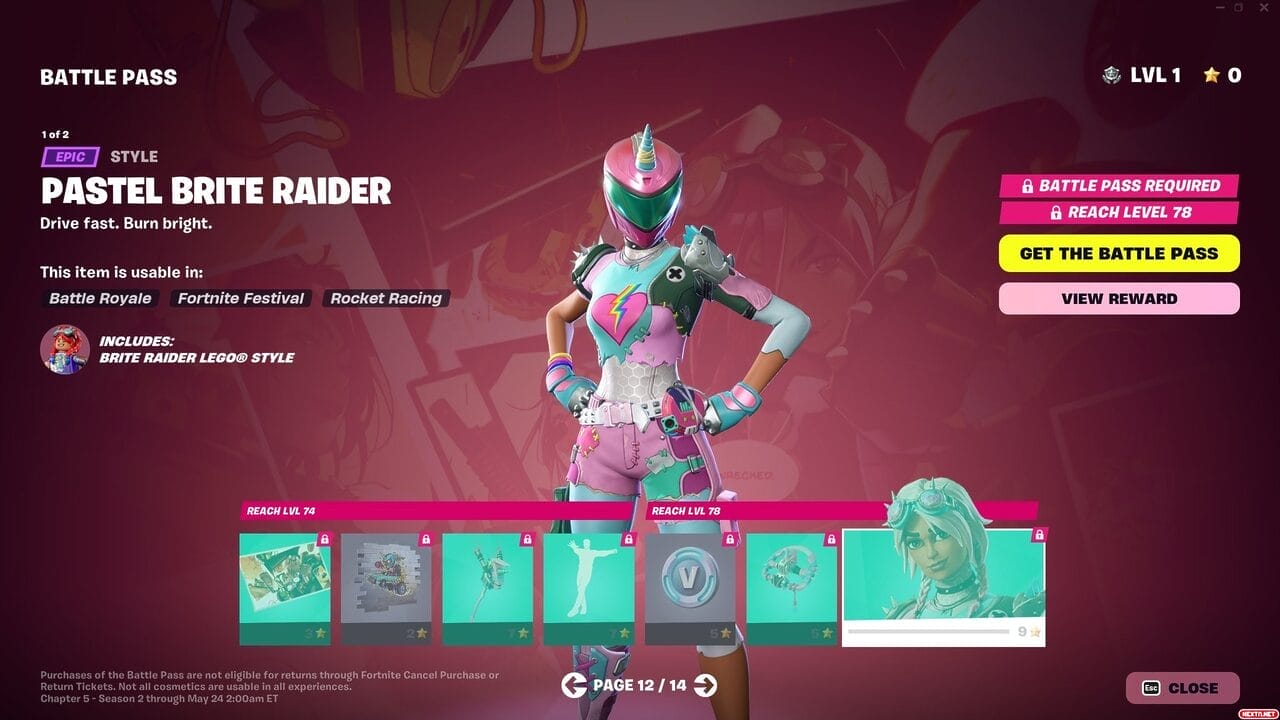Image resolution: width=1280 pixels, height=720 pixels.
Task: Select the loading screen artwork reward tile
Action: pyautogui.click(x=285, y=588)
